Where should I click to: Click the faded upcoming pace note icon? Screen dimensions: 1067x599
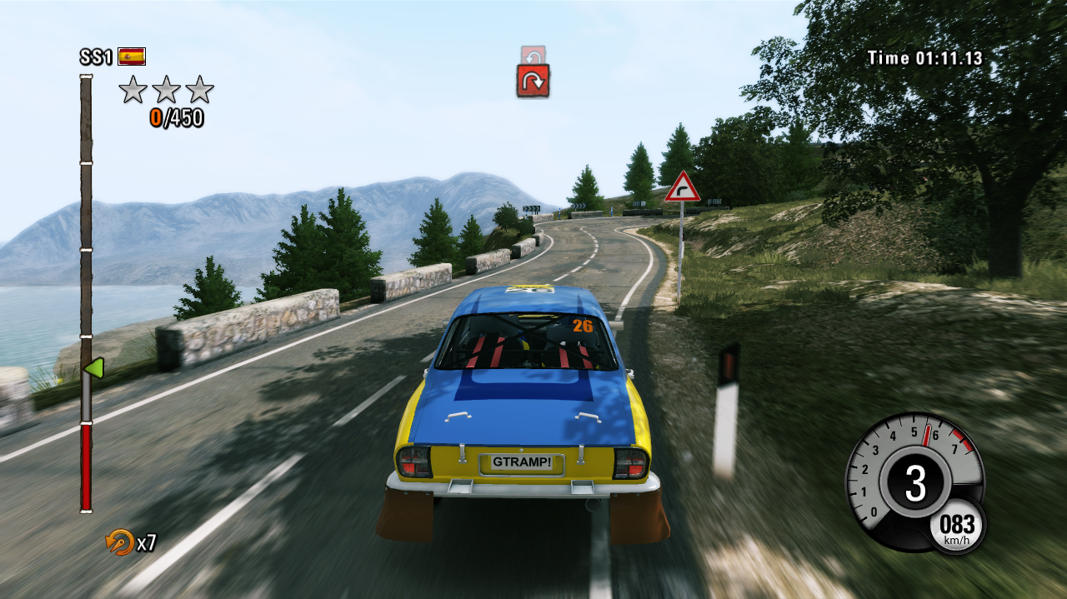point(532,54)
